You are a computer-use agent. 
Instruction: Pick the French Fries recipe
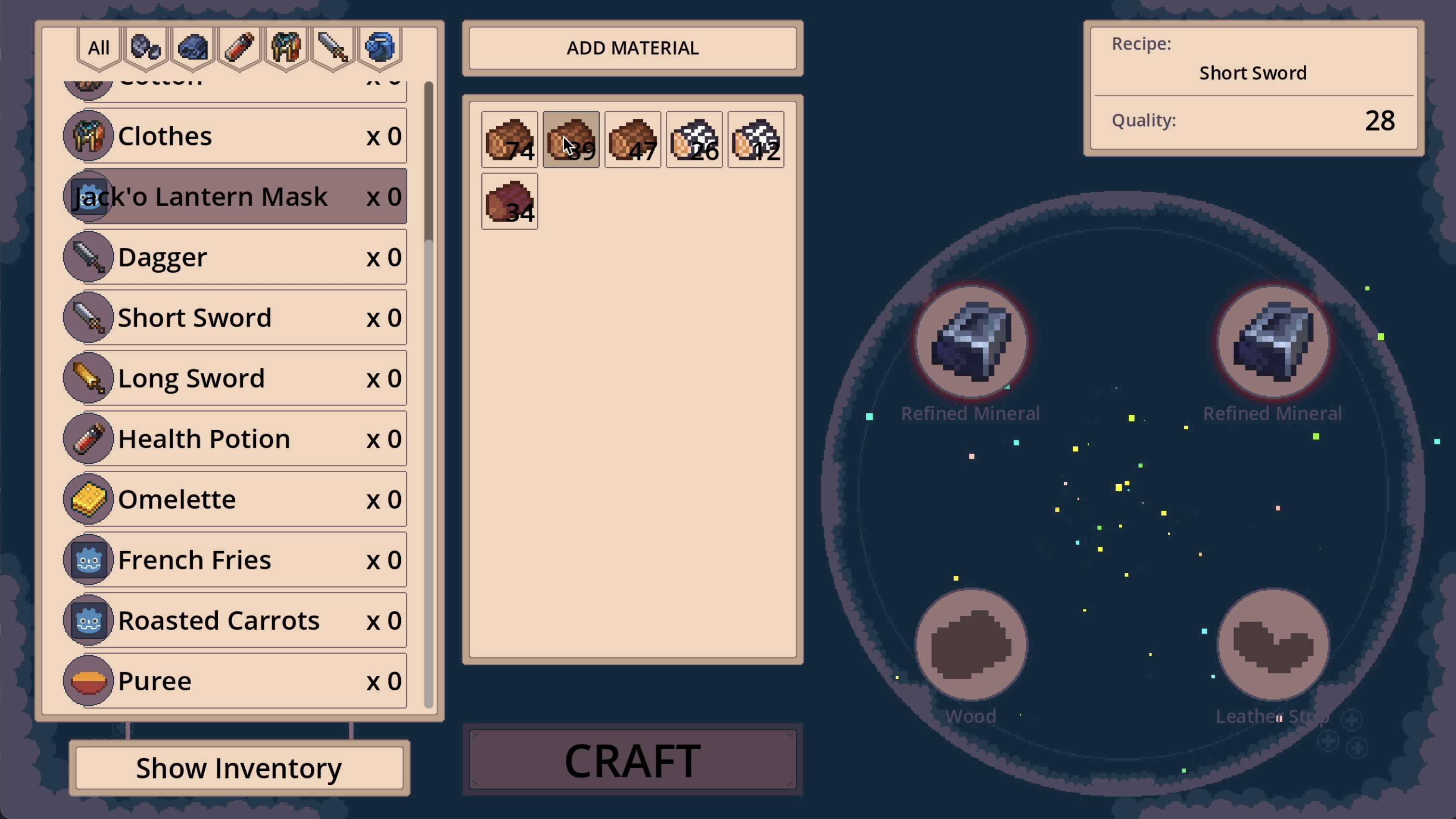pos(235,559)
